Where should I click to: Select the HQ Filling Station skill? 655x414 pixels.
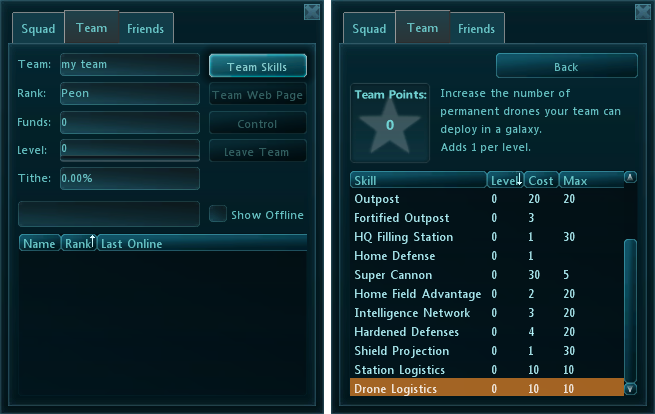pyautogui.click(x=418, y=237)
